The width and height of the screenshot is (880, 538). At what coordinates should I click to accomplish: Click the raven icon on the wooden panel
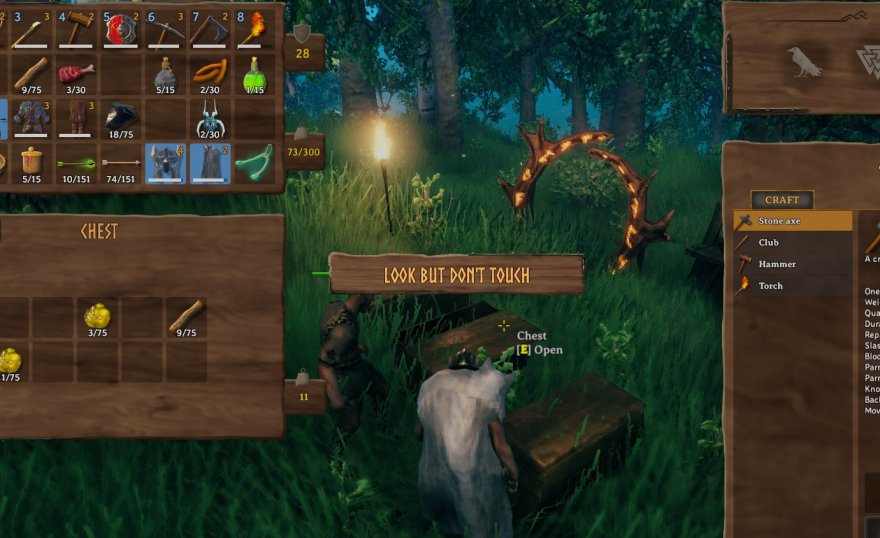[804, 62]
